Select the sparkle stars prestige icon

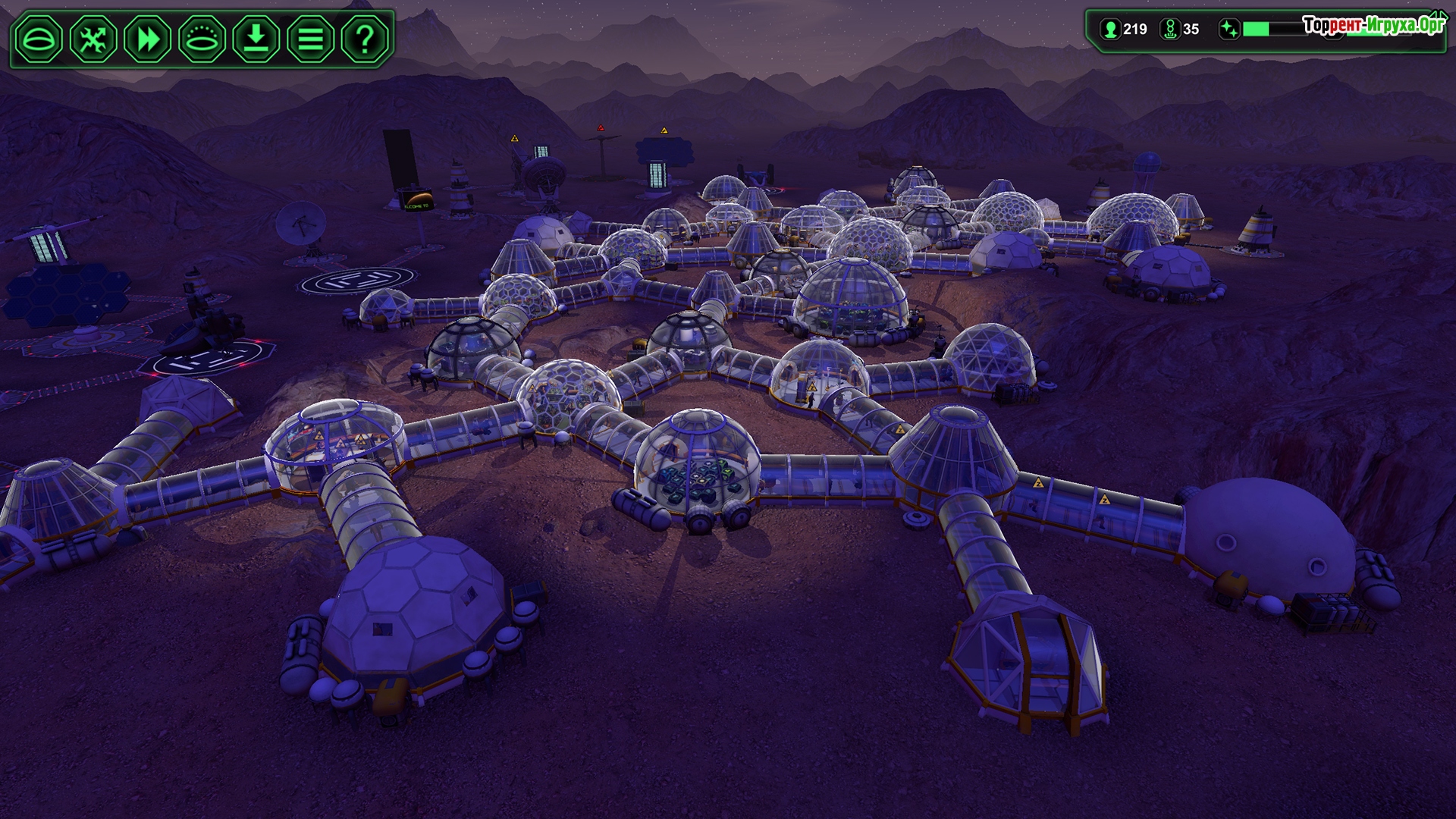pyautogui.click(x=1228, y=30)
